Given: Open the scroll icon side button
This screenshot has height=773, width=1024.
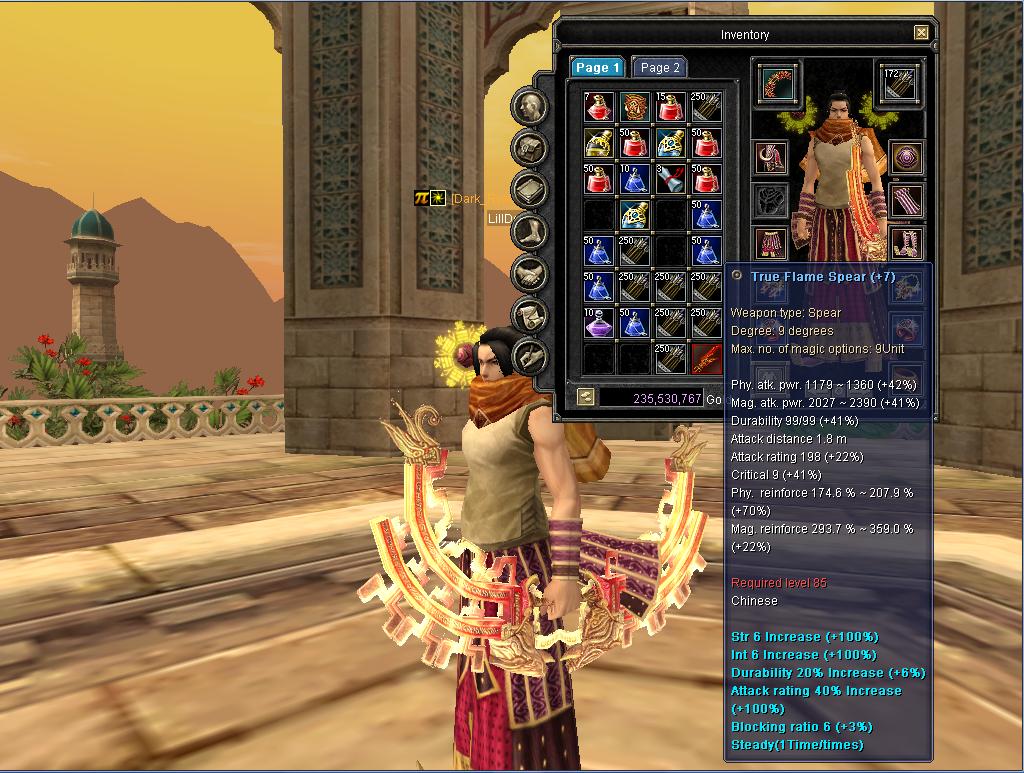Looking at the screenshot, I should [x=529, y=316].
